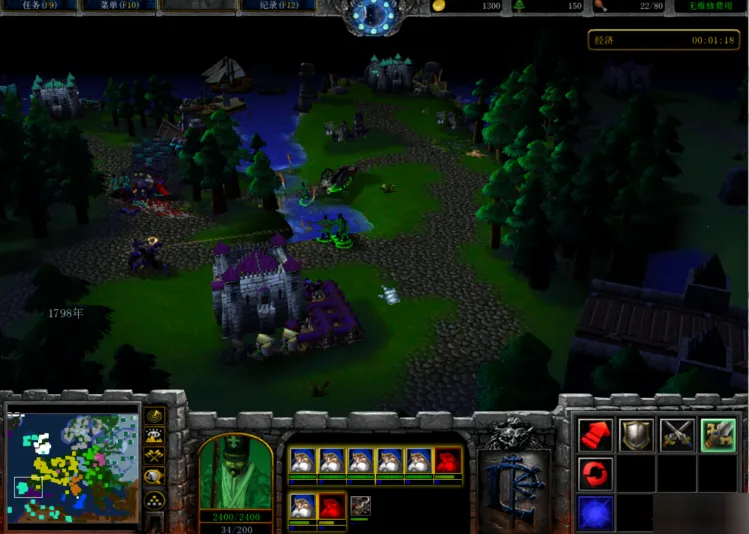Click the 经济 timer panel
749x534 pixels.
pos(664,40)
